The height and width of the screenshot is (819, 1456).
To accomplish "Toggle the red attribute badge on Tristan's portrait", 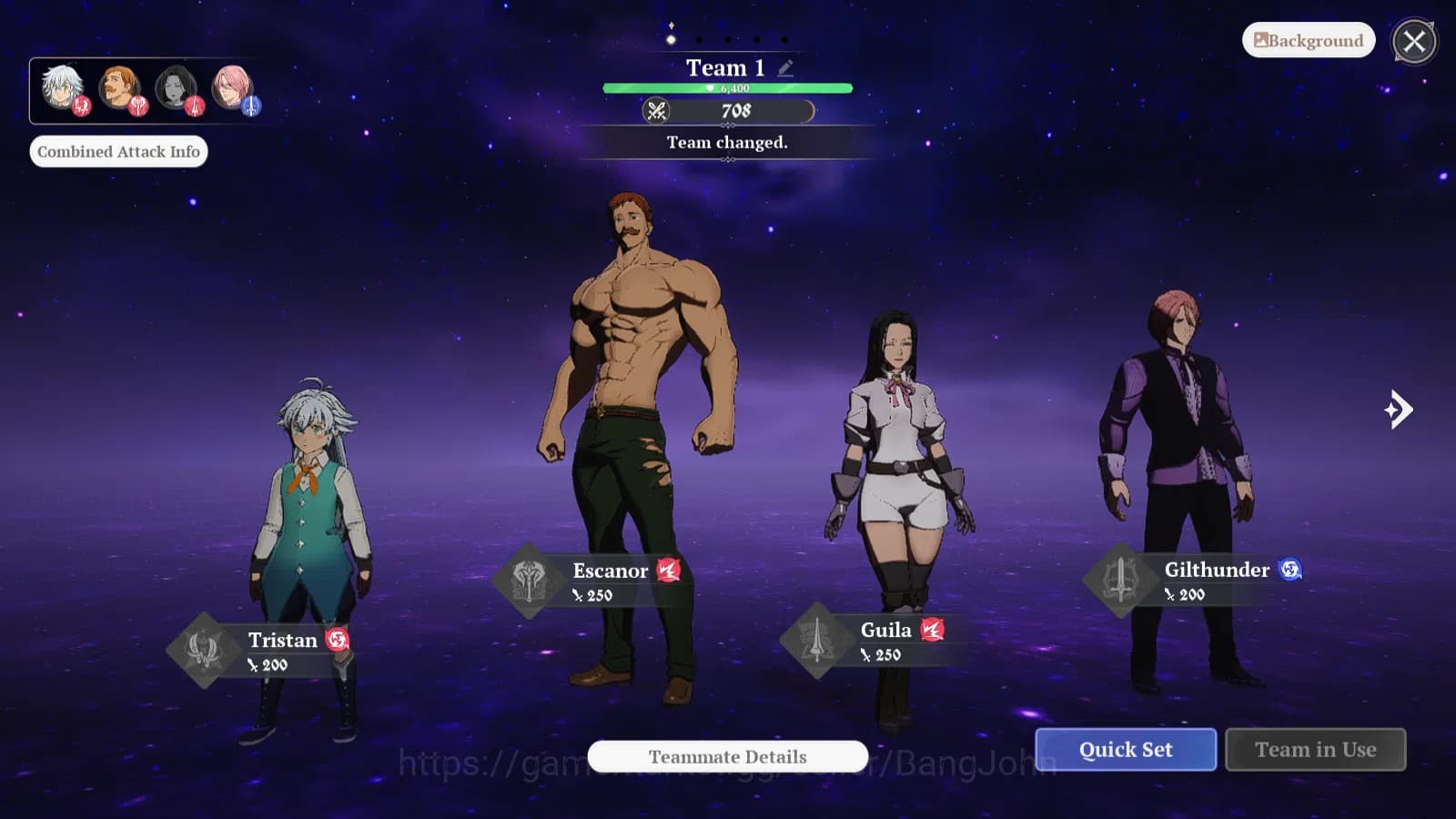I will click(82, 106).
